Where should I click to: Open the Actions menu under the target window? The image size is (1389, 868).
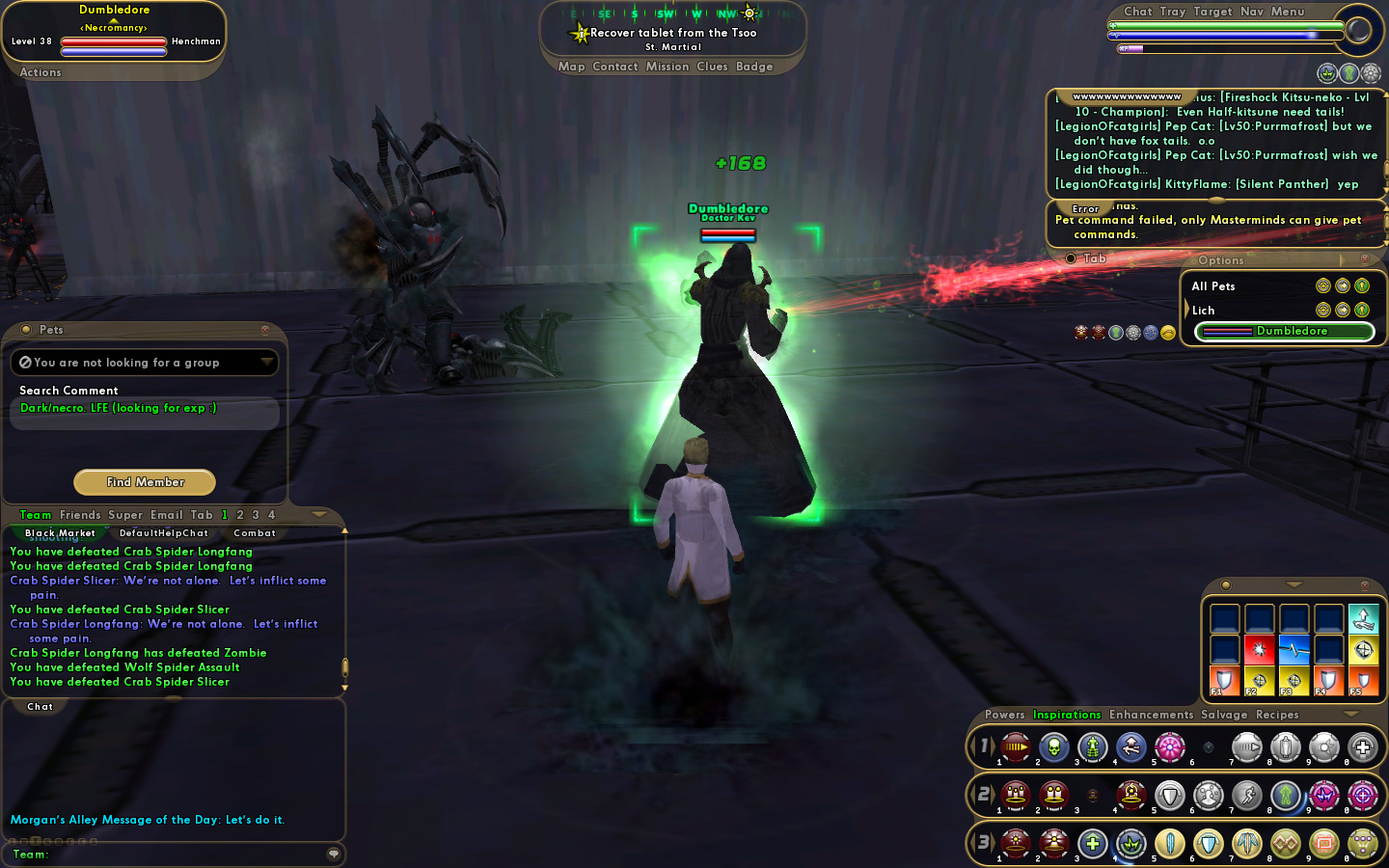point(41,72)
